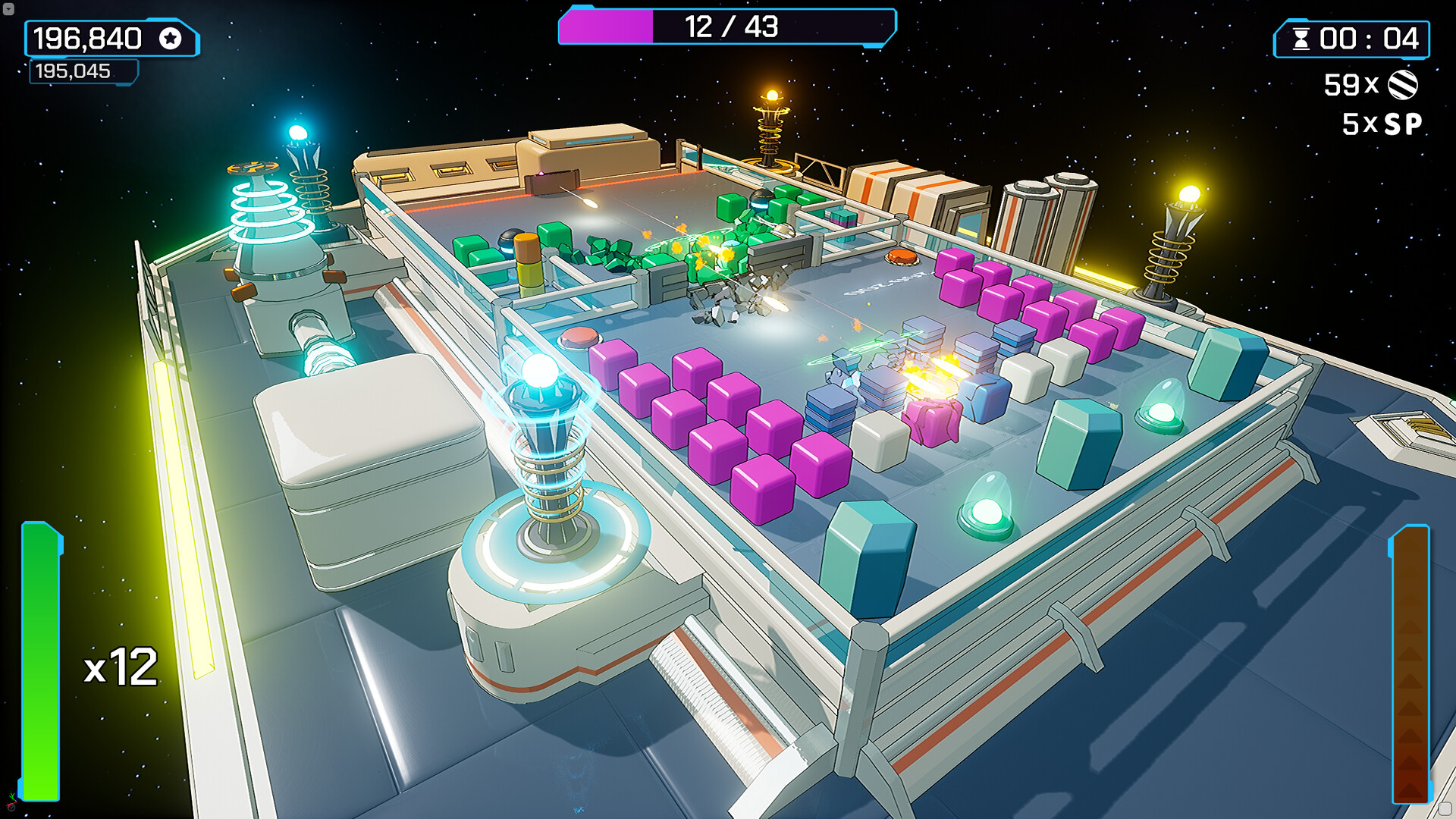Click the timer panel showing 00:04

click(1357, 37)
